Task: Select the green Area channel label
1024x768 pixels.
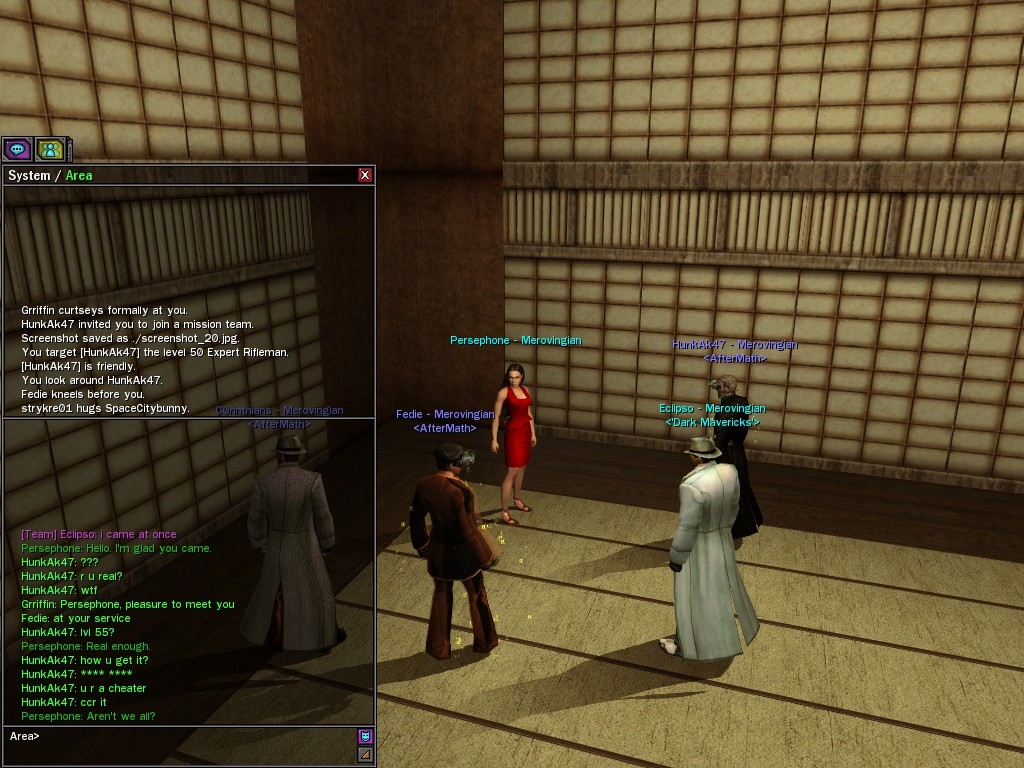Action: coord(79,175)
